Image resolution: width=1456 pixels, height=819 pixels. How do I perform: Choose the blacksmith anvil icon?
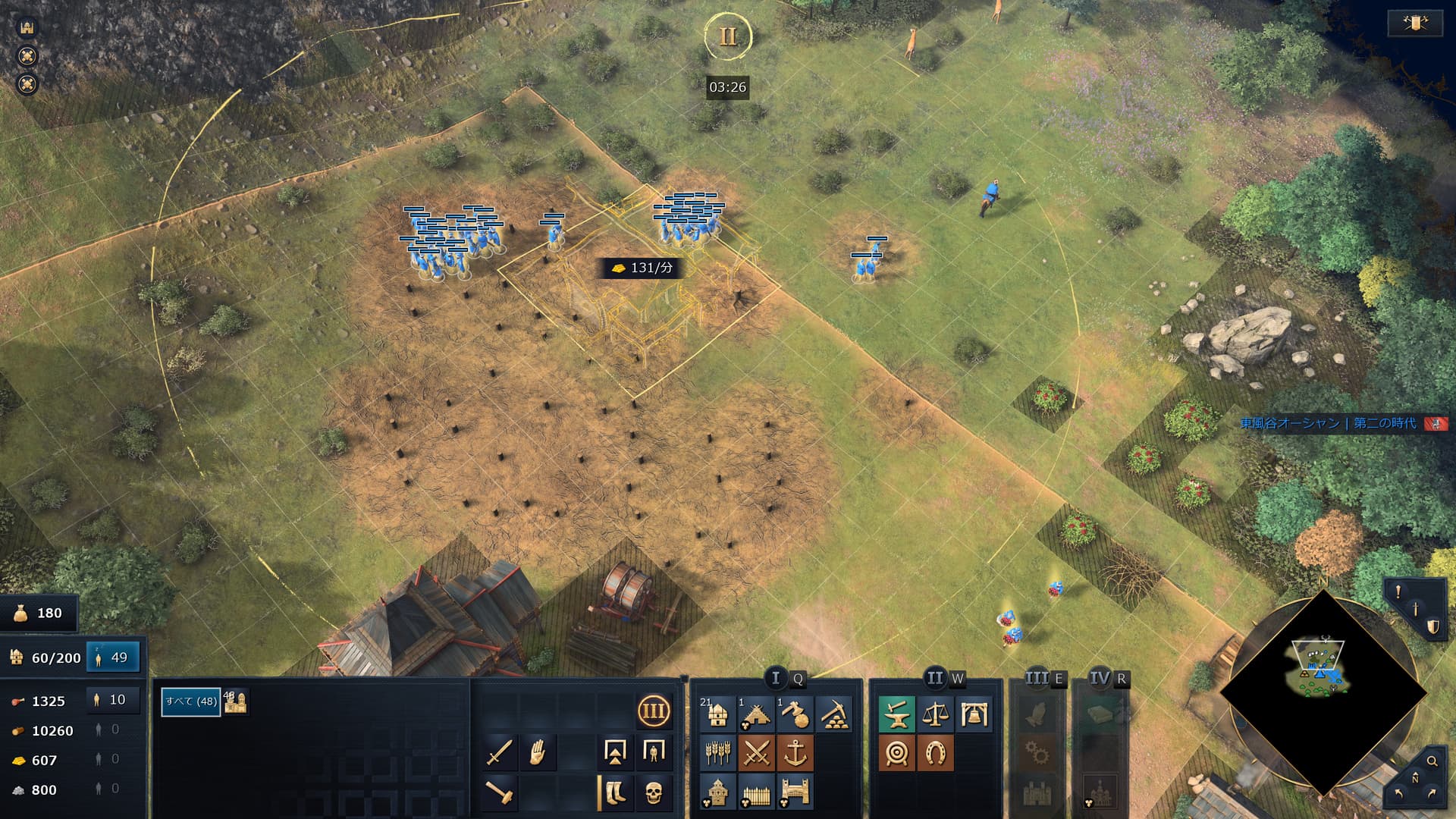click(x=897, y=714)
